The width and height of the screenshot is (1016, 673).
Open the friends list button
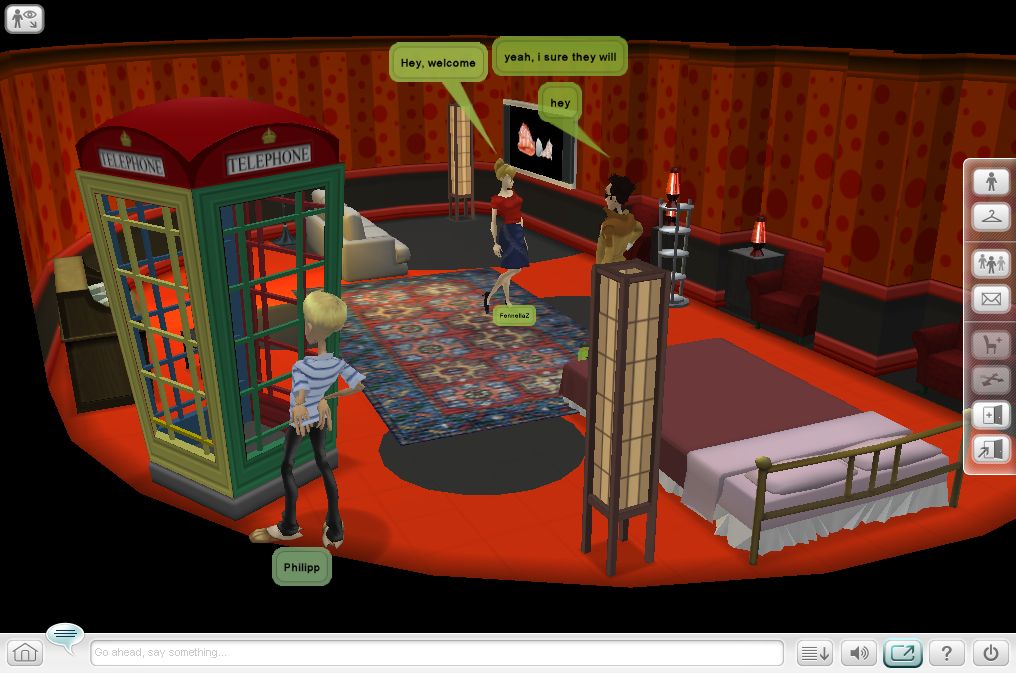coord(991,263)
